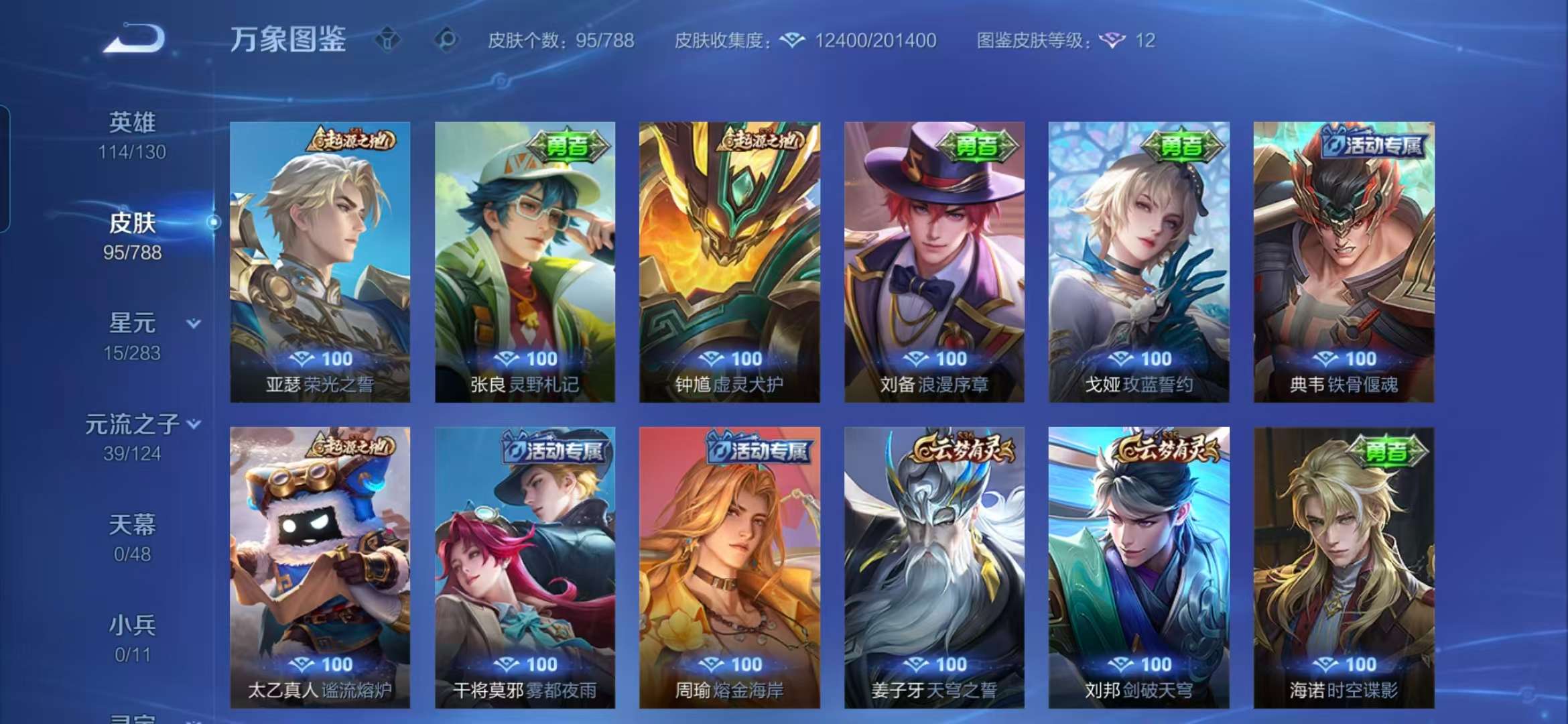Viewport: 1568px width, 724px height.
Task: Click the gem icon before 12400/201400 collection score
Action: pos(794,41)
